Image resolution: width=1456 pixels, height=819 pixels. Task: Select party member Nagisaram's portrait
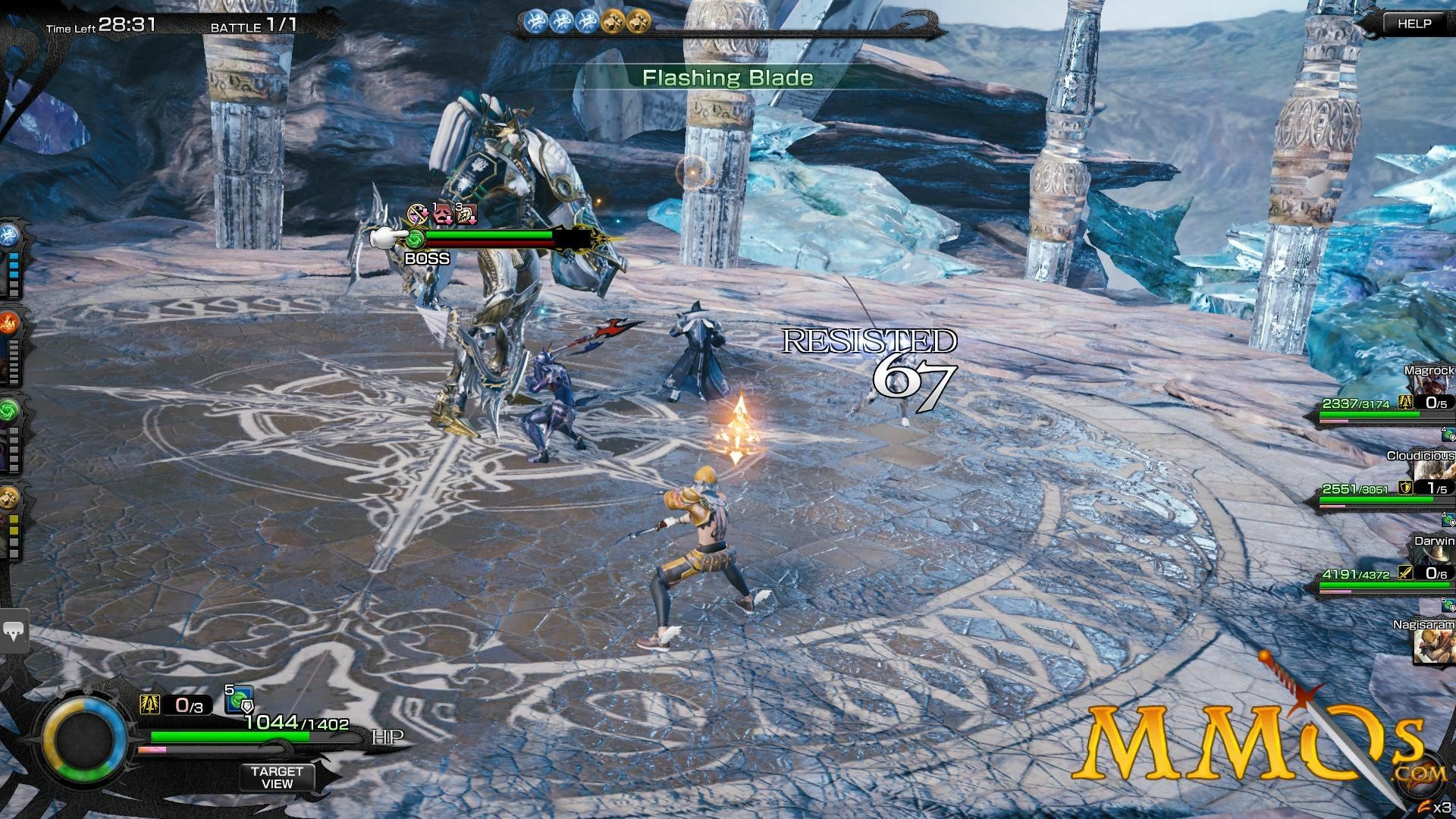coord(1435,646)
